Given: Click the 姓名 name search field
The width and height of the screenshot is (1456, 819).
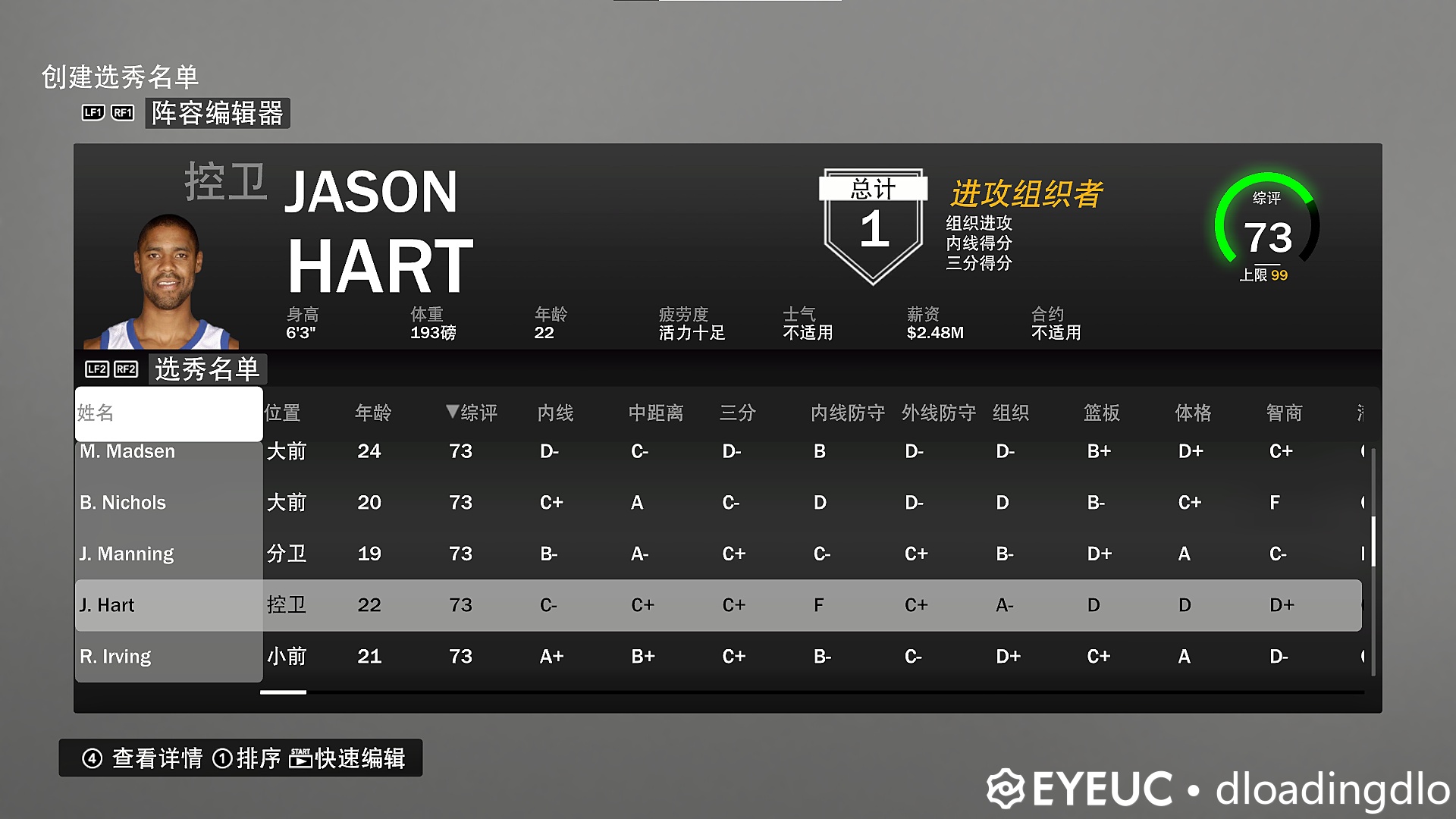Looking at the screenshot, I should (x=168, y=414).
